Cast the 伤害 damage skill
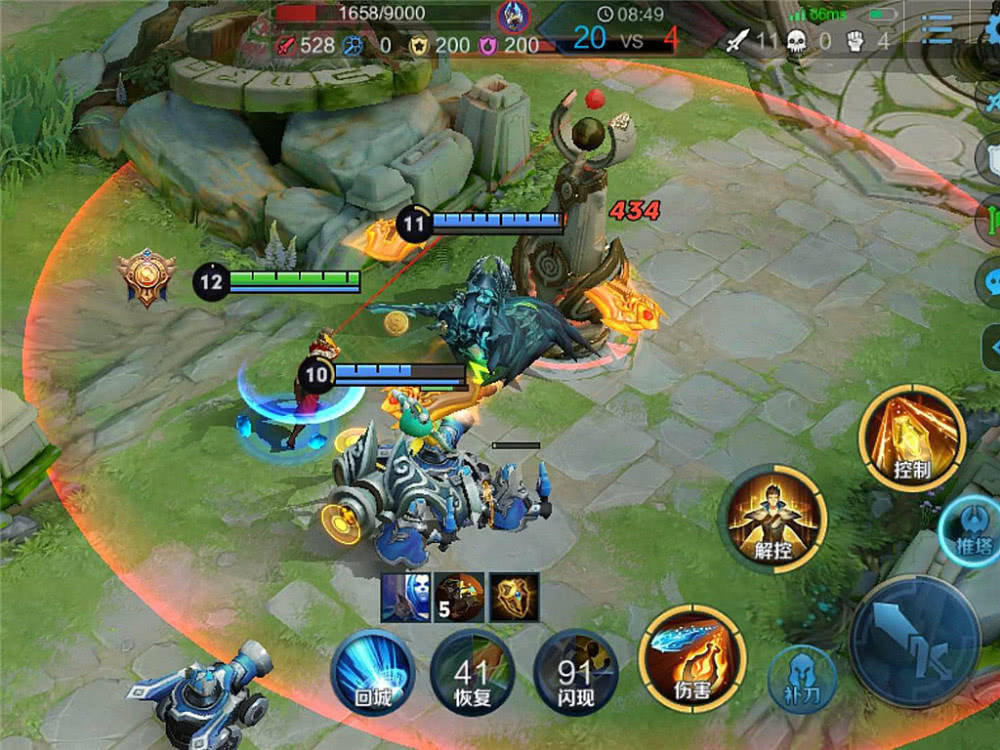 692,657
